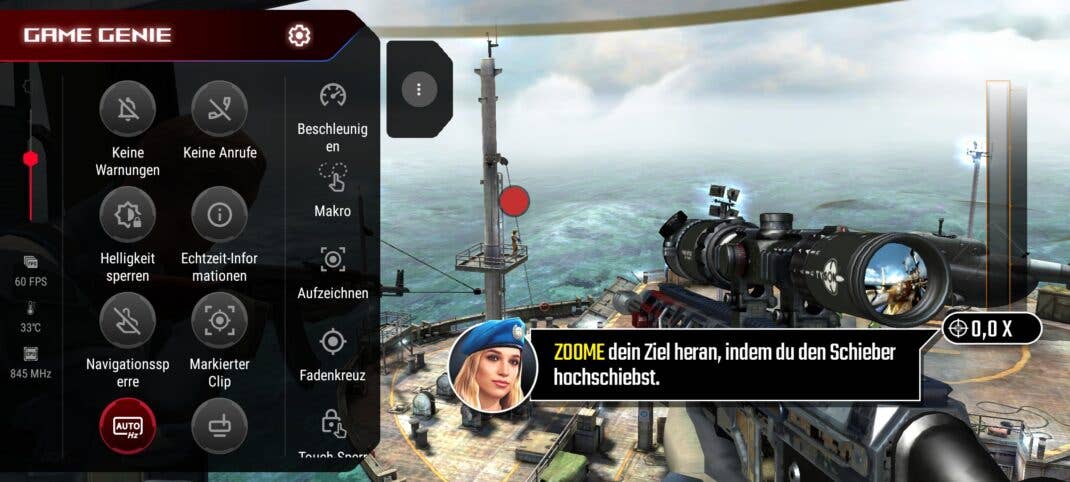Image resolution: width=1070 pixels, height=482 pixels.
Task: Tap the Beschleunigen speedometer icon
Action: tap(333, 96)
